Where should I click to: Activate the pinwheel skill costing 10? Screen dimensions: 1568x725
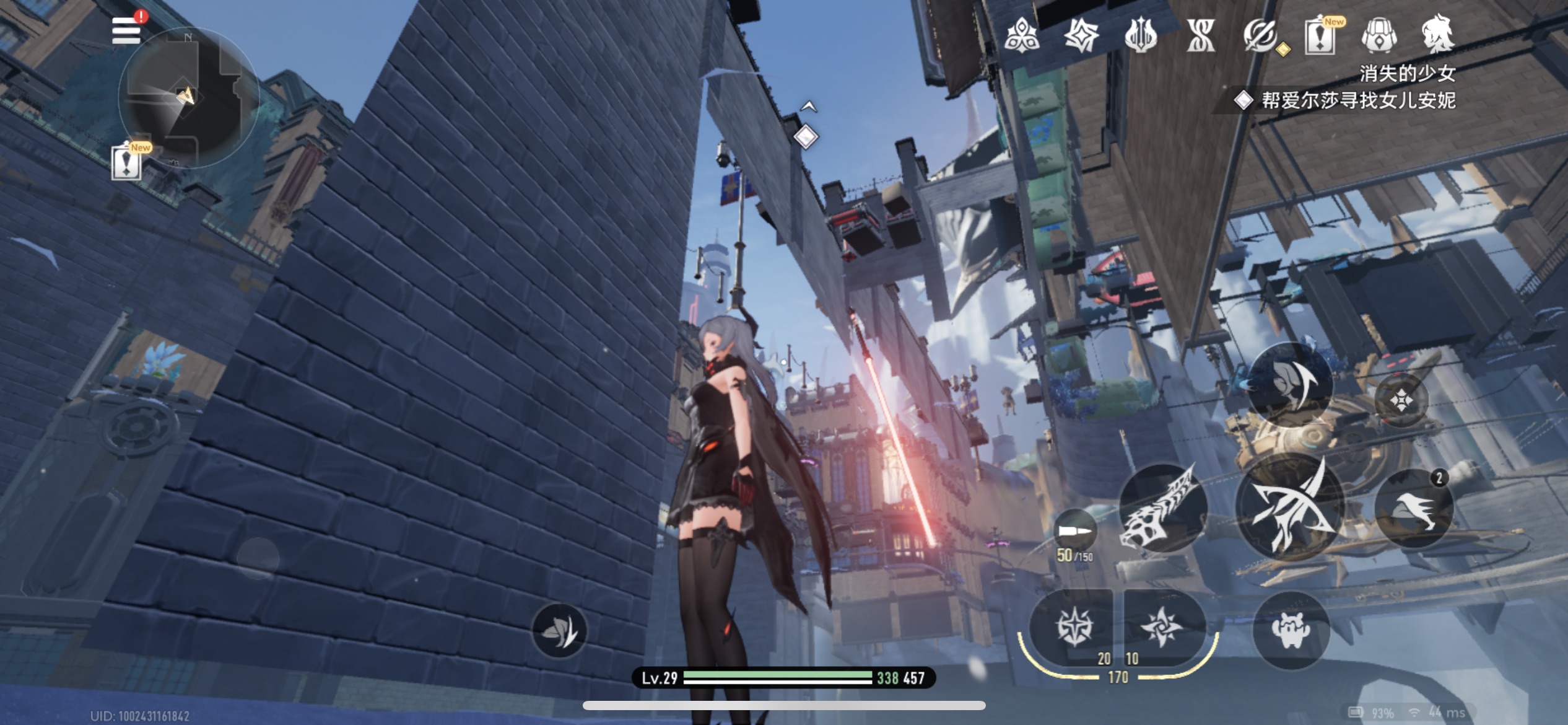pos(1162,627)
